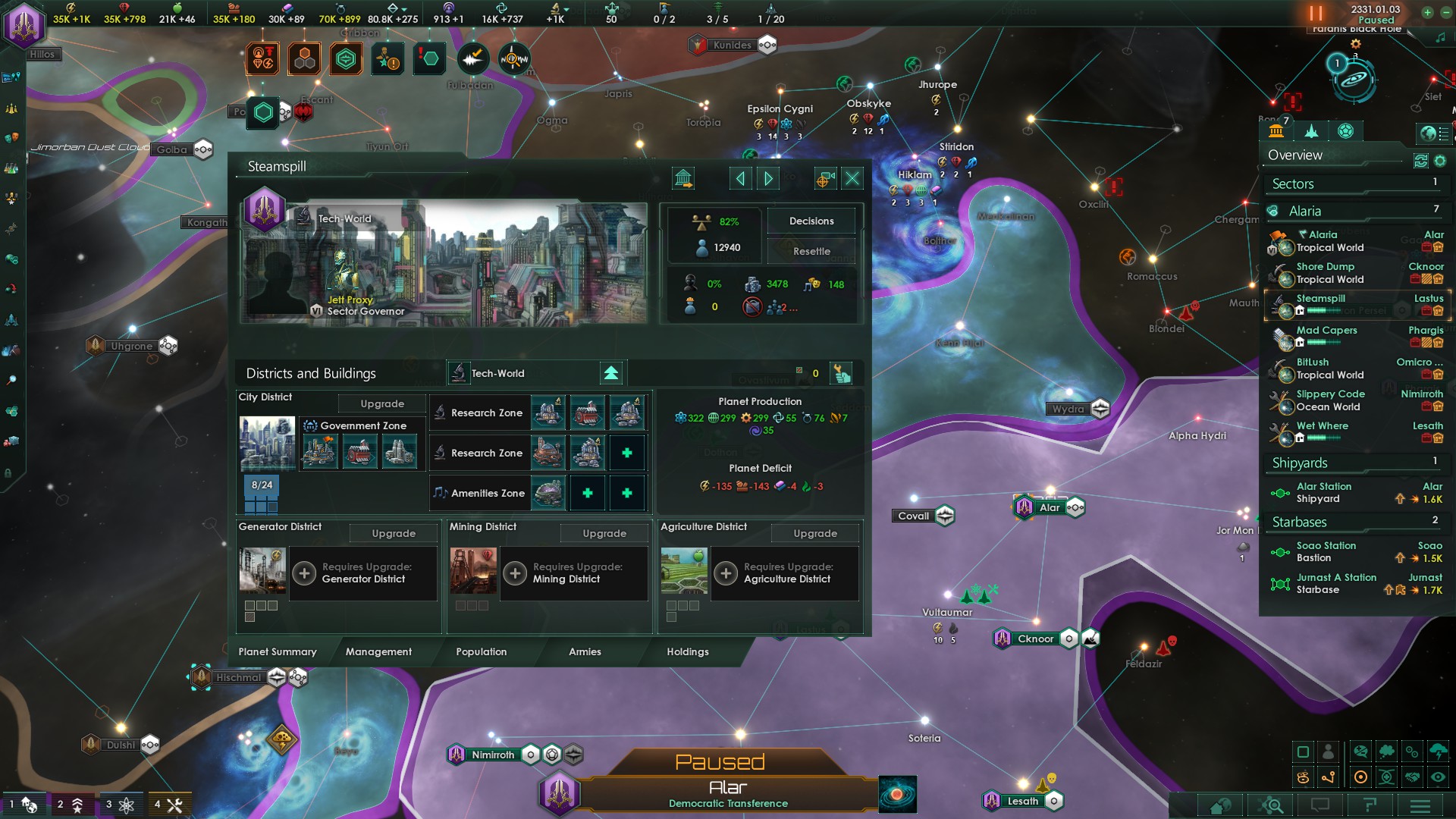Click the Decisions button

point(811,221)
